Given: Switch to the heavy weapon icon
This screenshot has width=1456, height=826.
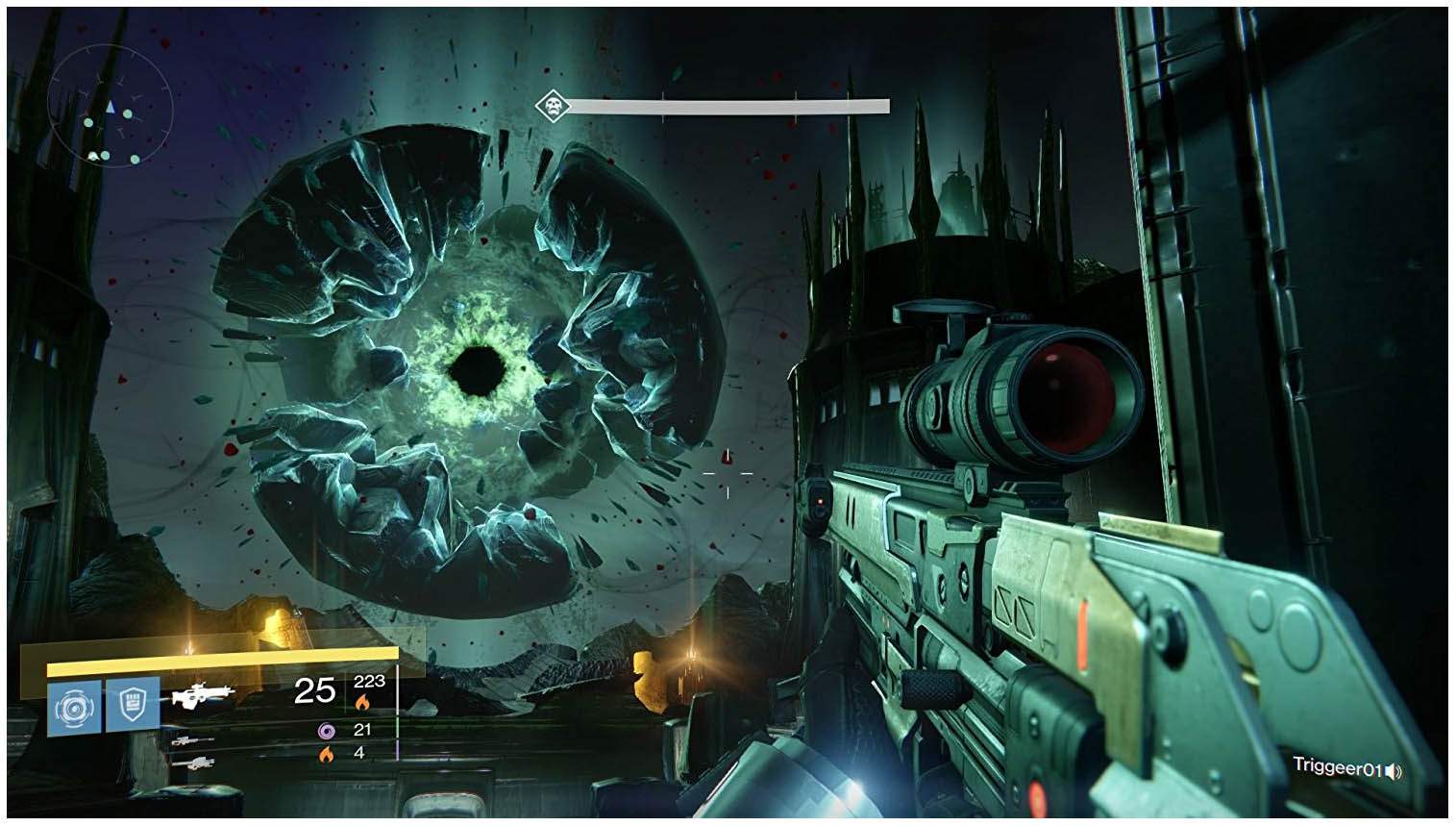Looking at the screenshot, I should (193, 763).
